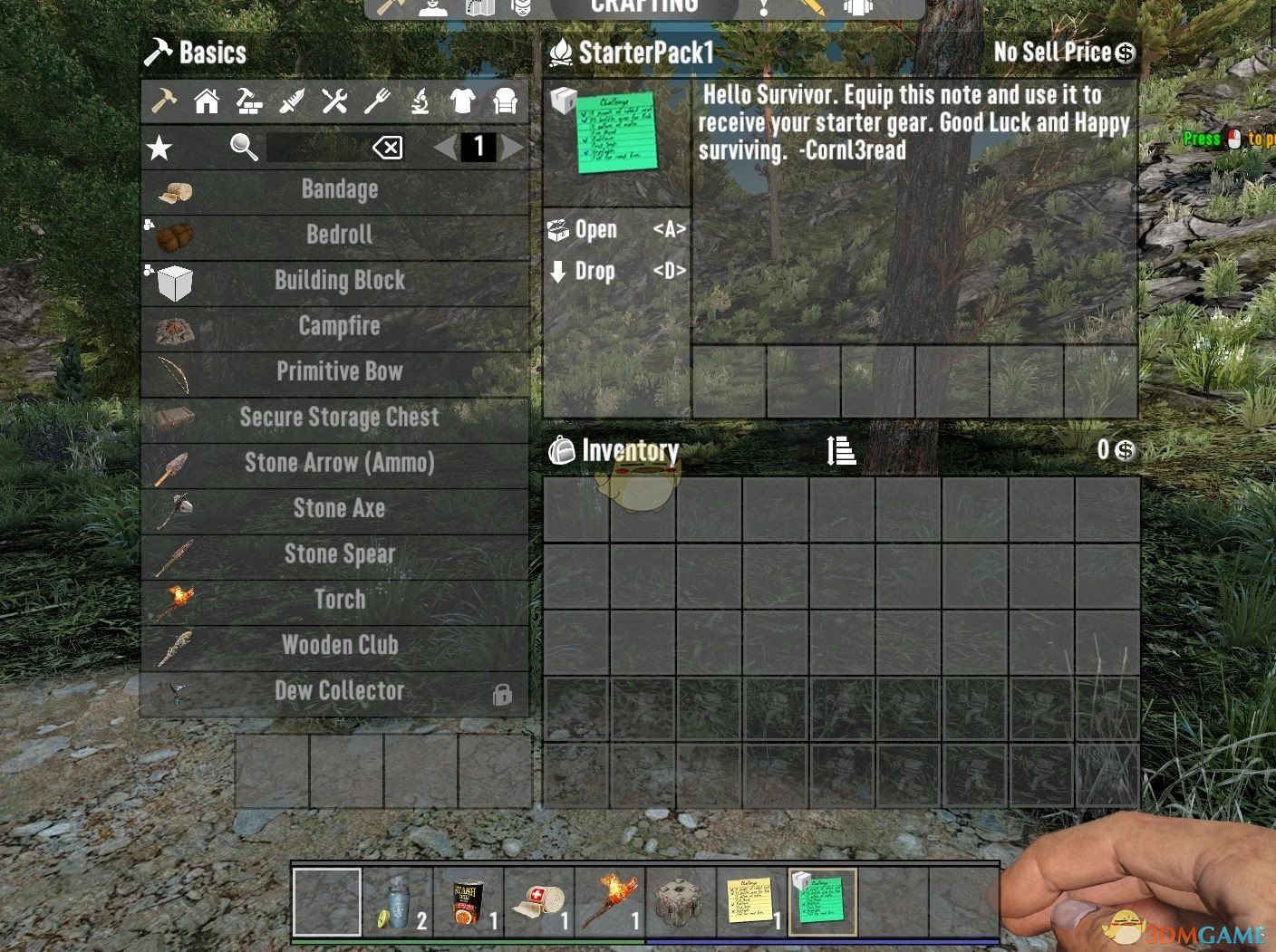Open the Tools crafting category

click(333, 101)
